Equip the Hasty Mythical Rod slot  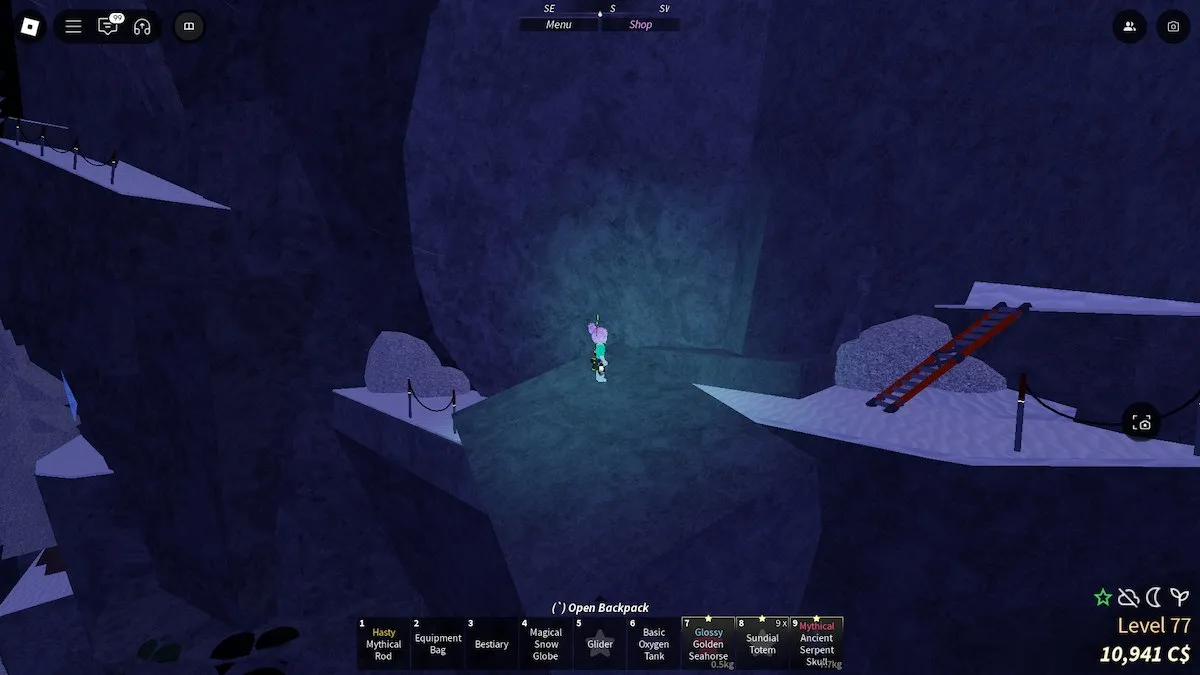click(x=383, y=643)
